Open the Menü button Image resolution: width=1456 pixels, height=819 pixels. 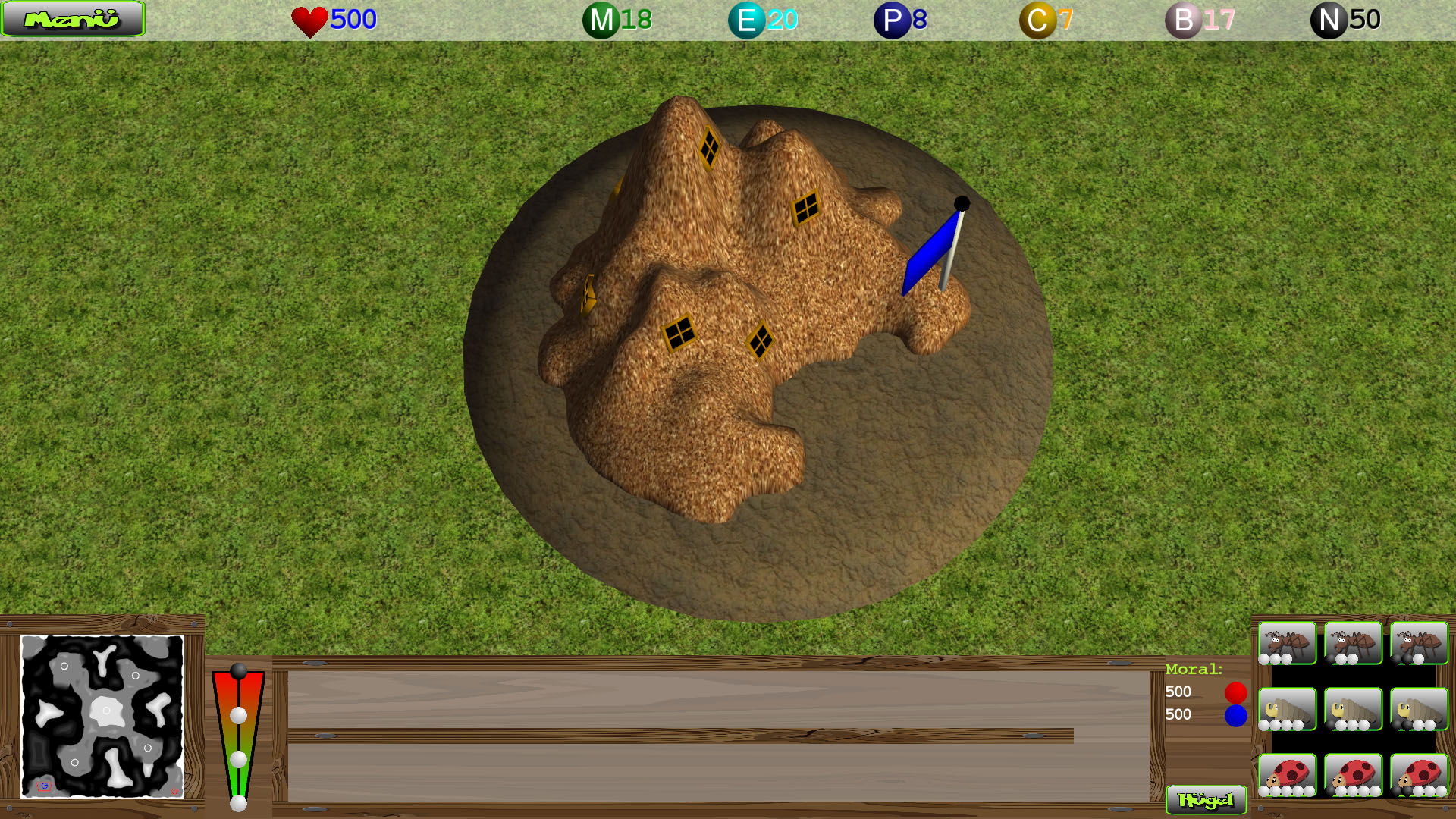[73, 19]
